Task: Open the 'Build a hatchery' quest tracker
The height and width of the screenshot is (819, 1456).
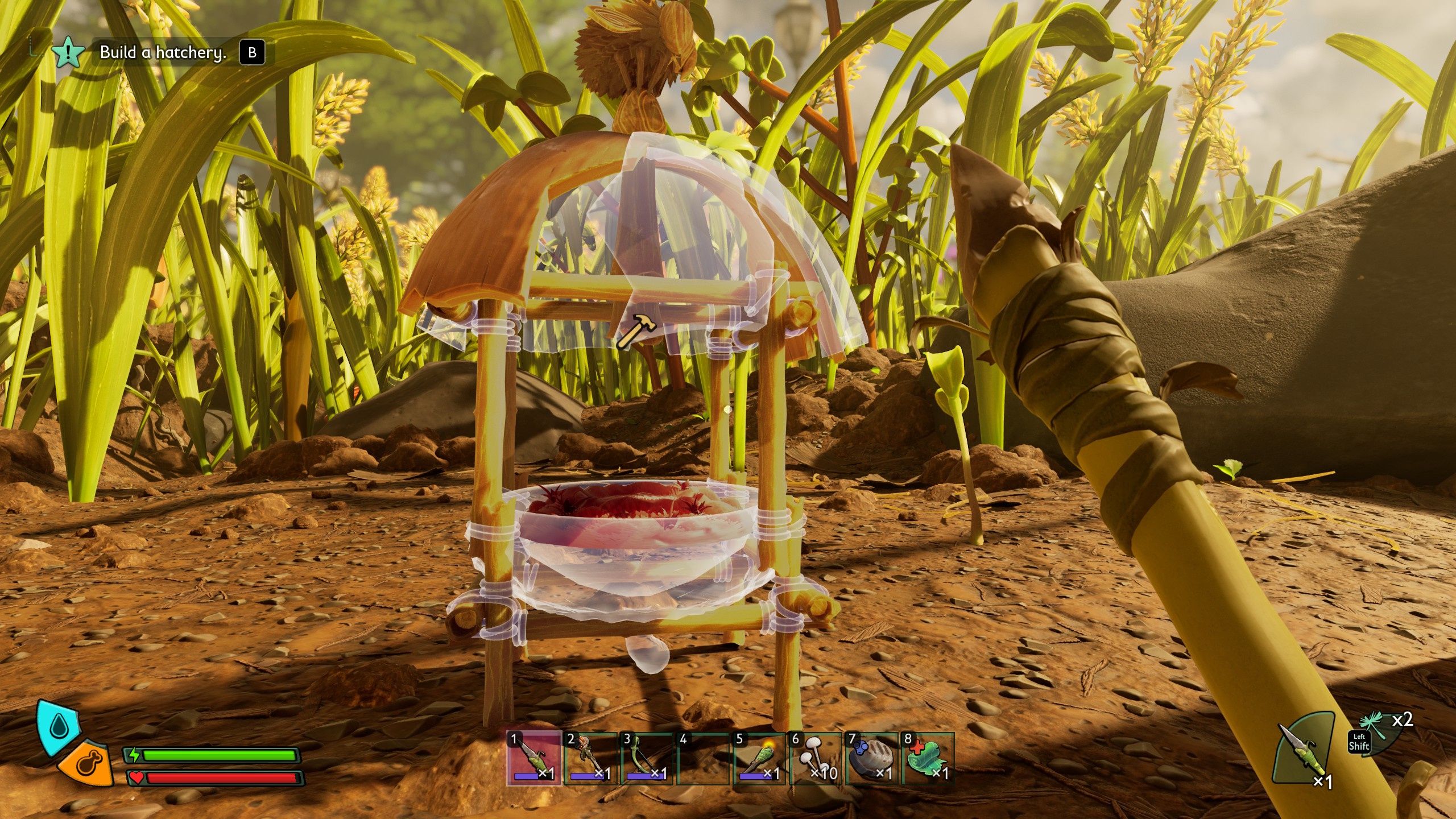Action: (163, 53)
